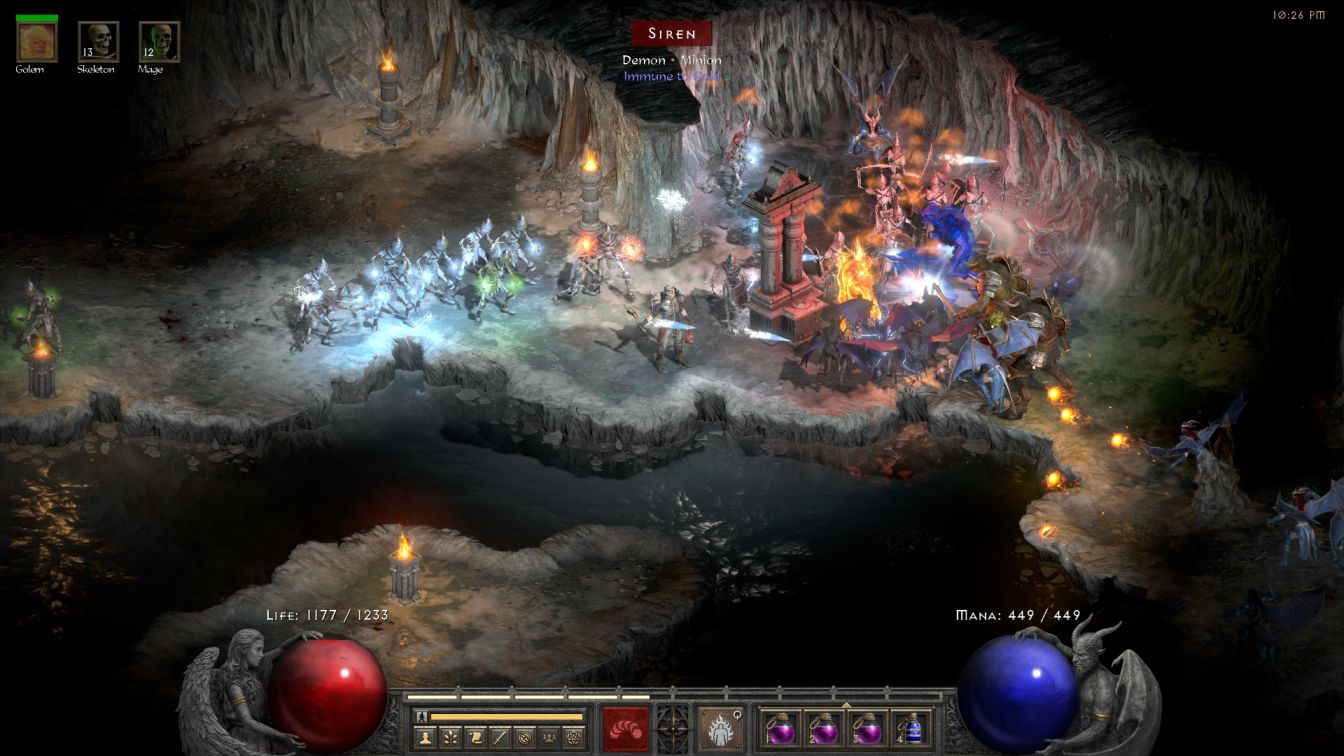Screen dimensions: 1344x756
Task: Expand the potion belt with the arrow
Action: (847, 703)
